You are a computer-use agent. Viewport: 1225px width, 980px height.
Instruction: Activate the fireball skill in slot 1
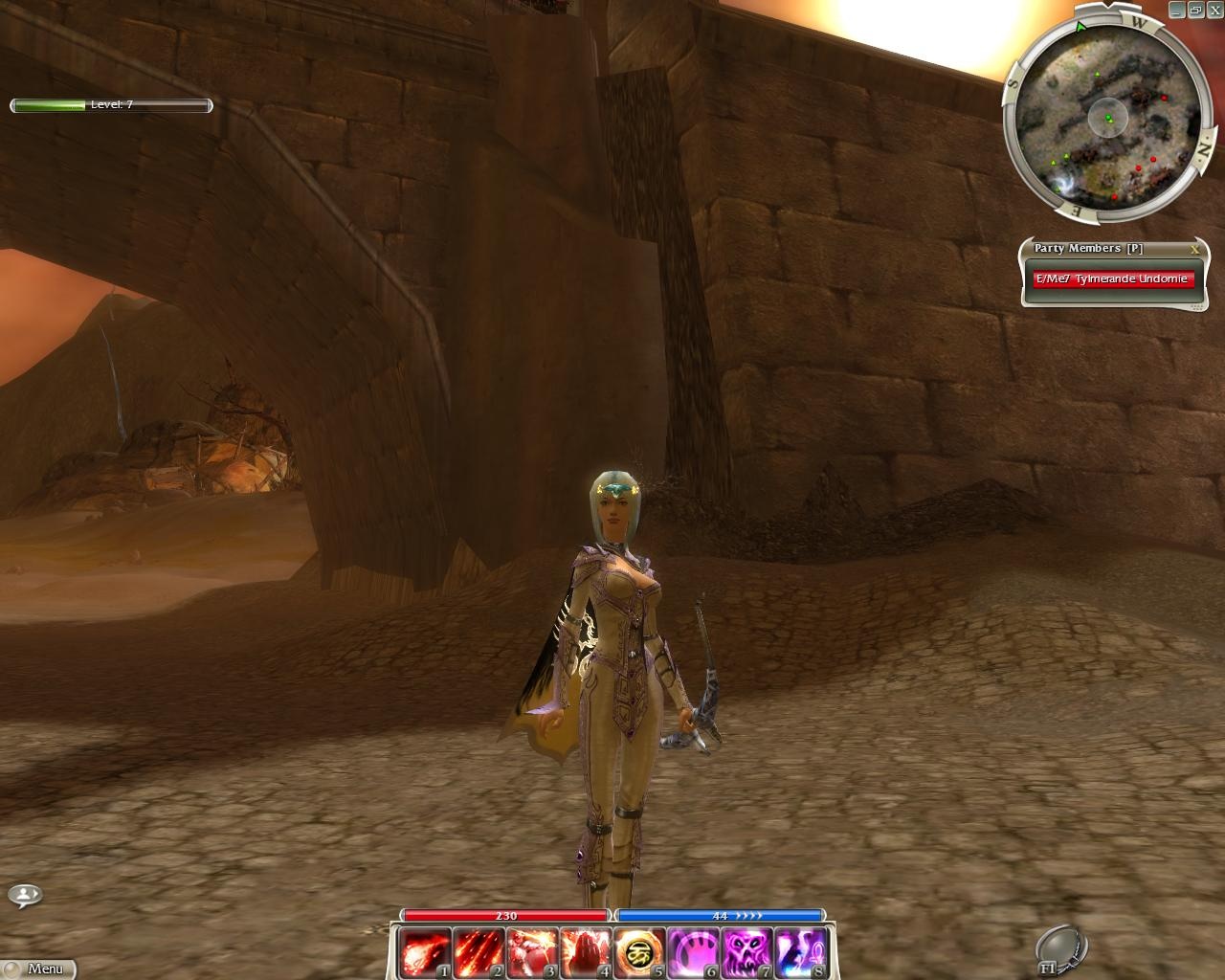(x=423, y=952)
